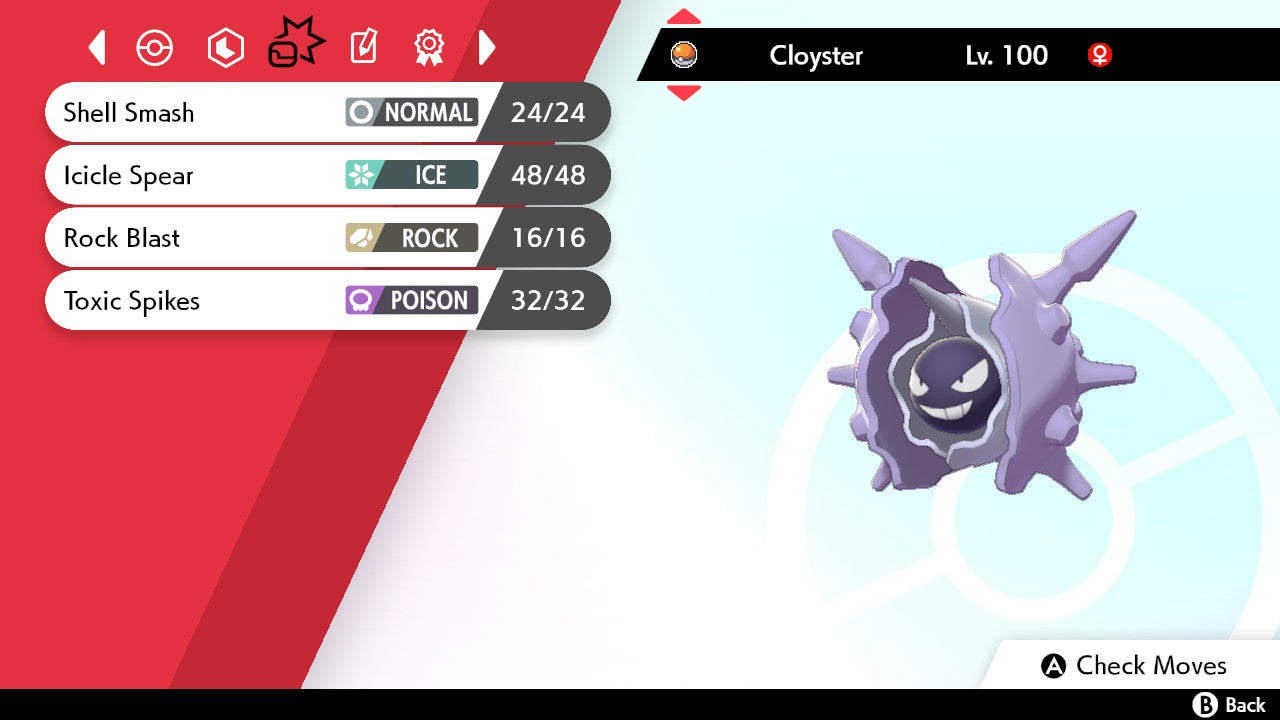Choose the Icicle Spear move
This screenshot has height=720, width=1280.
point(326,175)
